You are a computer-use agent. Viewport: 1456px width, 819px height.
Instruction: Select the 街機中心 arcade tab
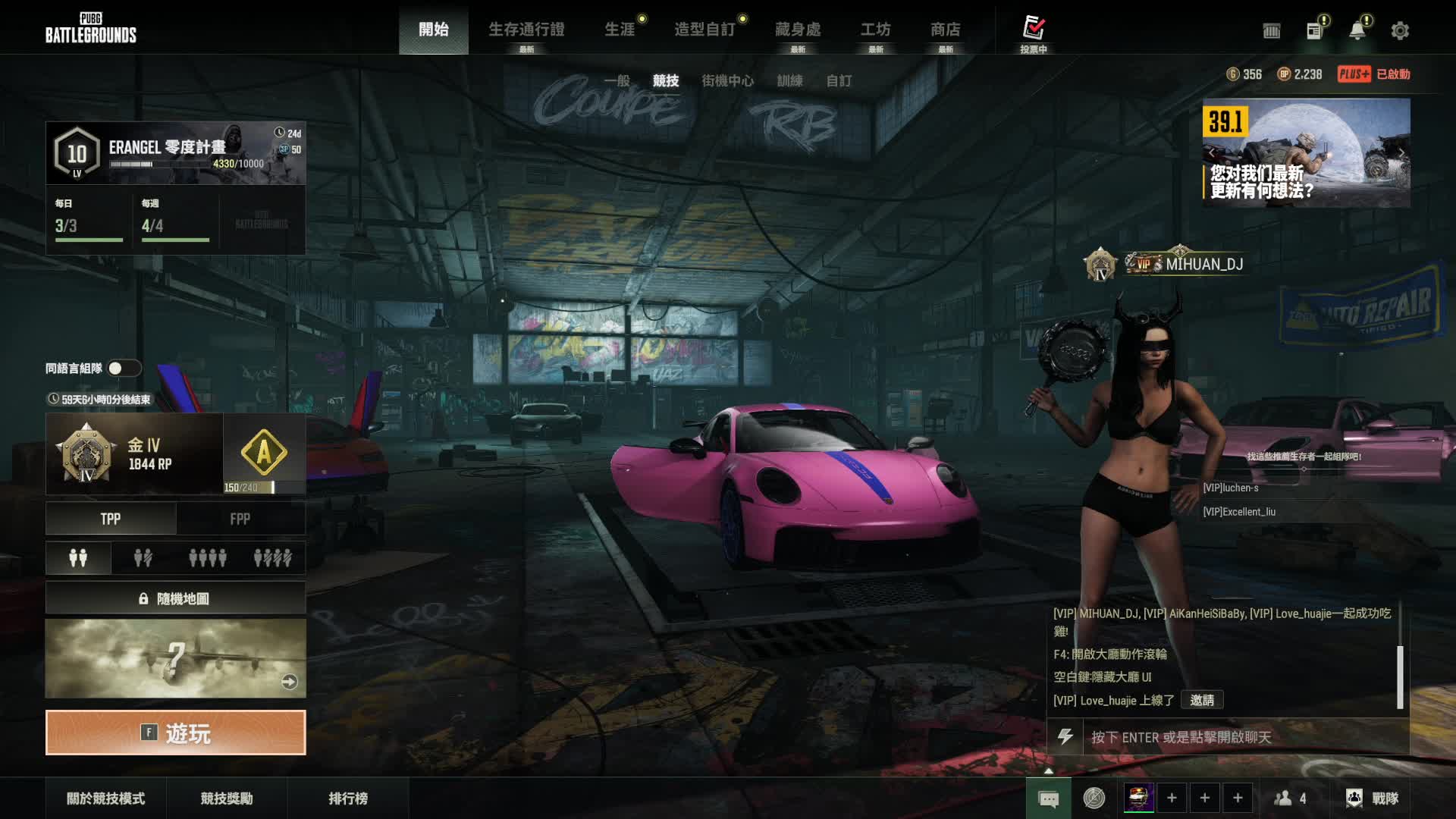[x=727, y=80]
